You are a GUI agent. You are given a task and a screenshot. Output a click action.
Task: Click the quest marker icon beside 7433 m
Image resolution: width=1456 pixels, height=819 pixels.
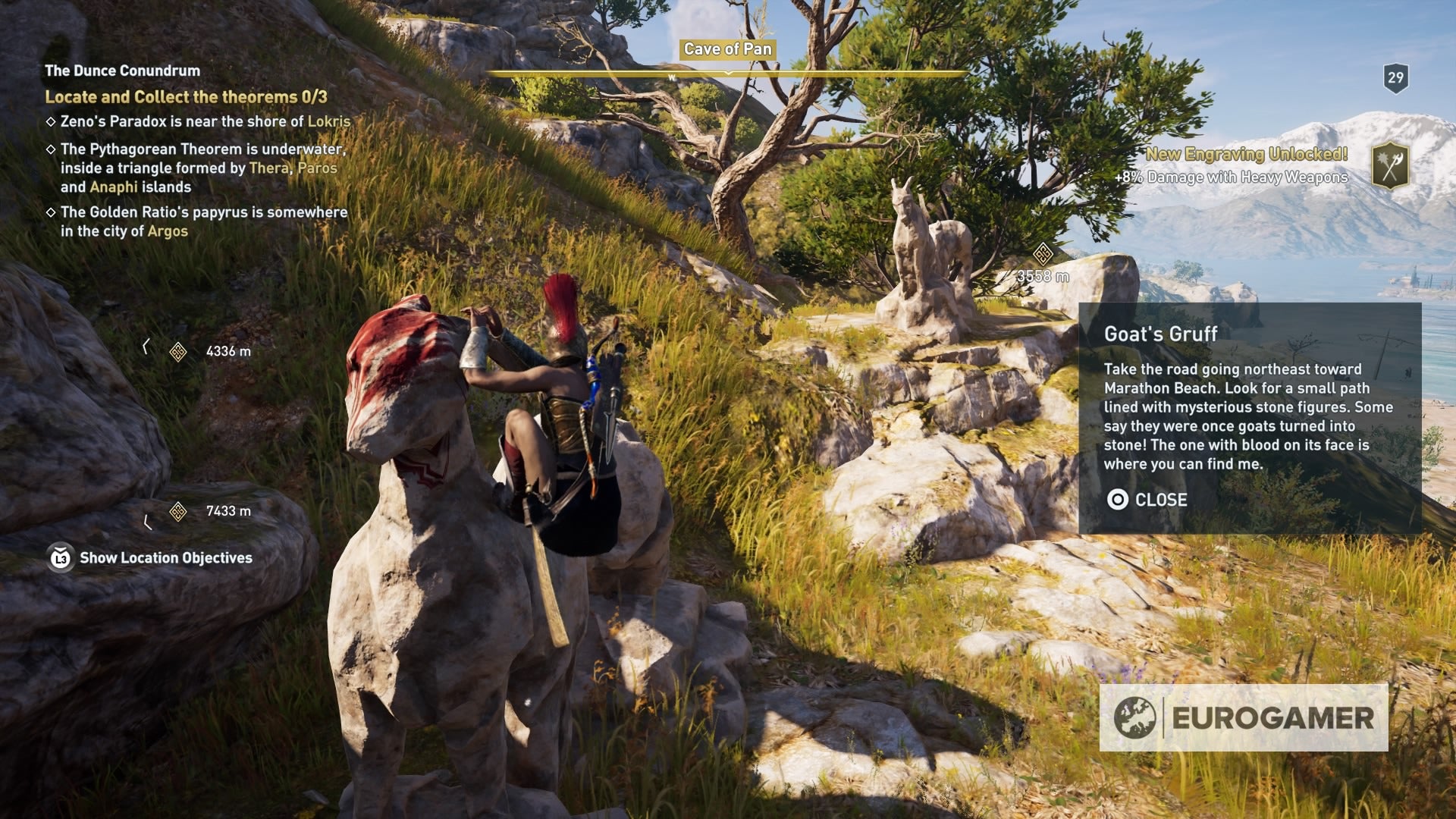tap(180, 513)
